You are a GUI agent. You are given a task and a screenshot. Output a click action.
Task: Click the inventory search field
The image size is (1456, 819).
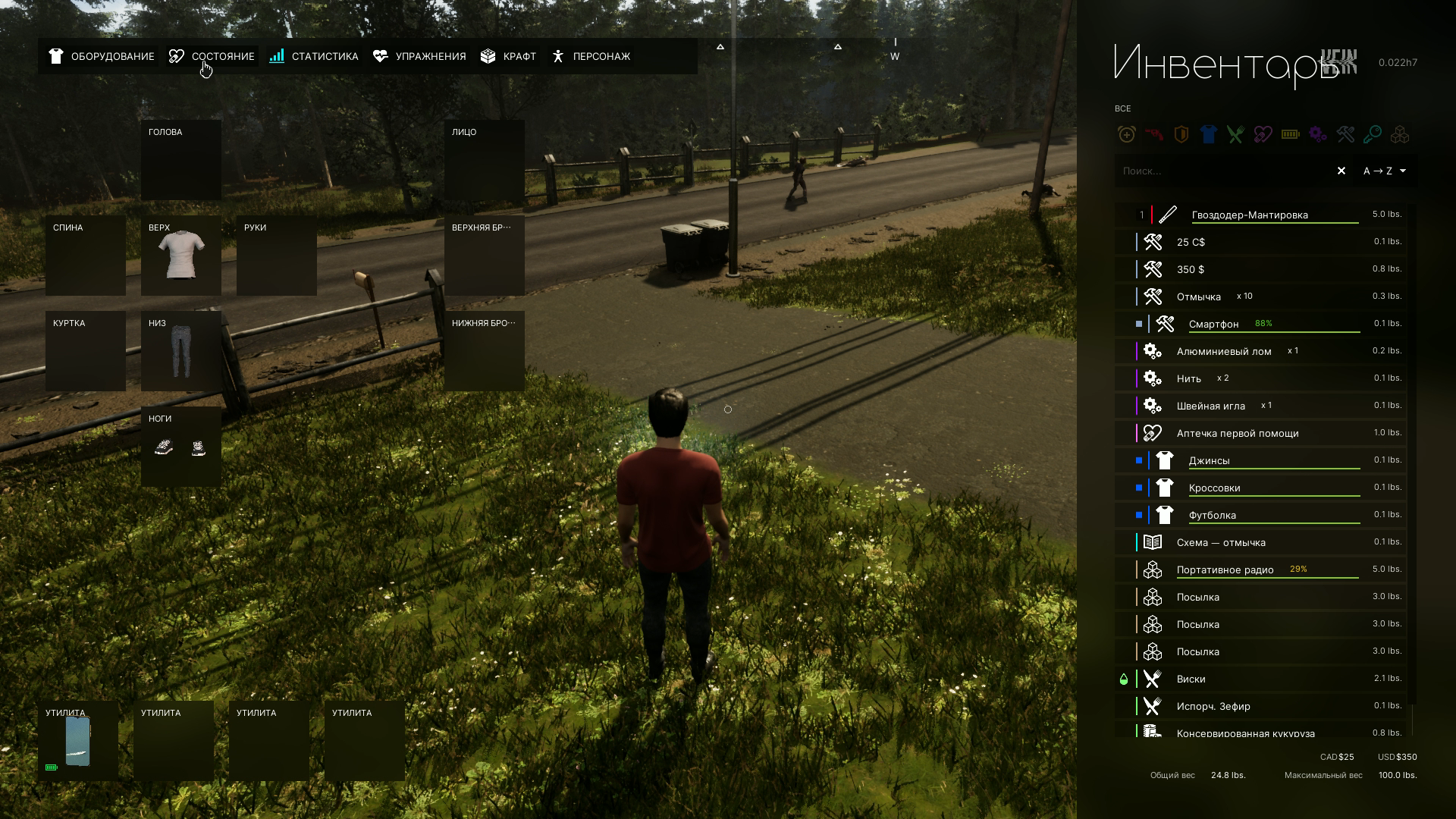click(1221, 171)
